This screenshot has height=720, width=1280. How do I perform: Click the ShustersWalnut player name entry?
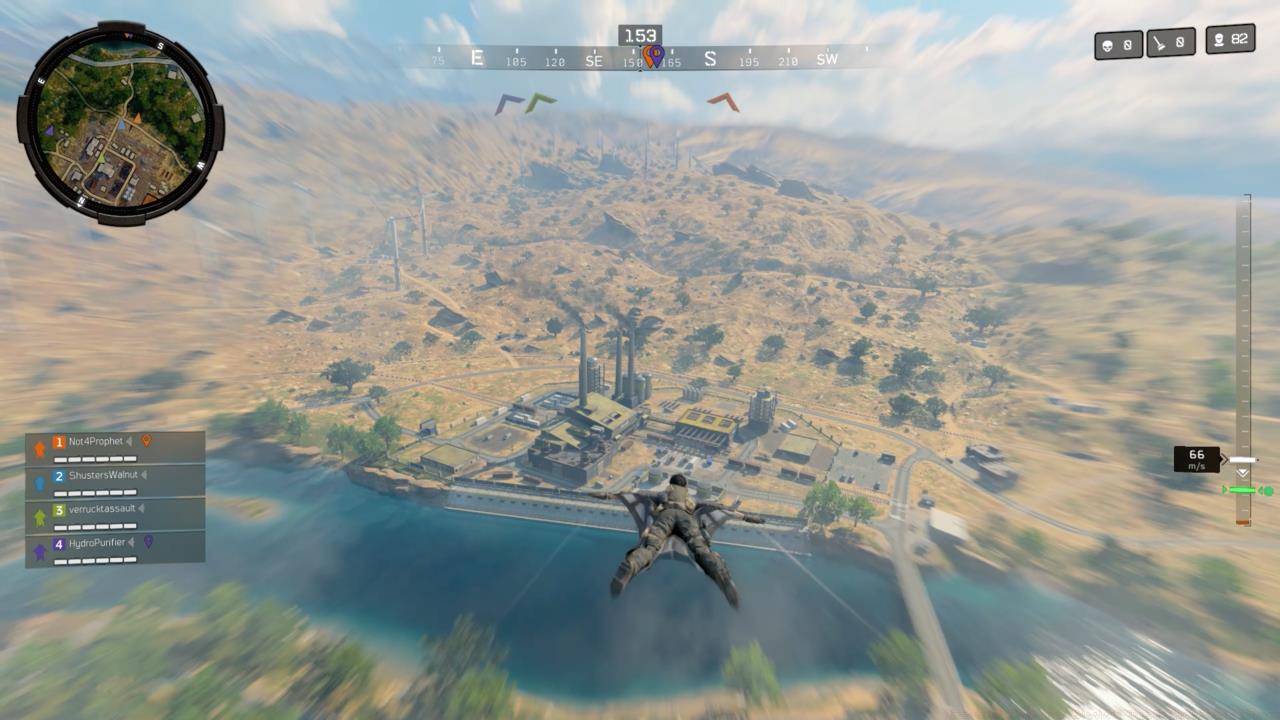pos(104,475)
